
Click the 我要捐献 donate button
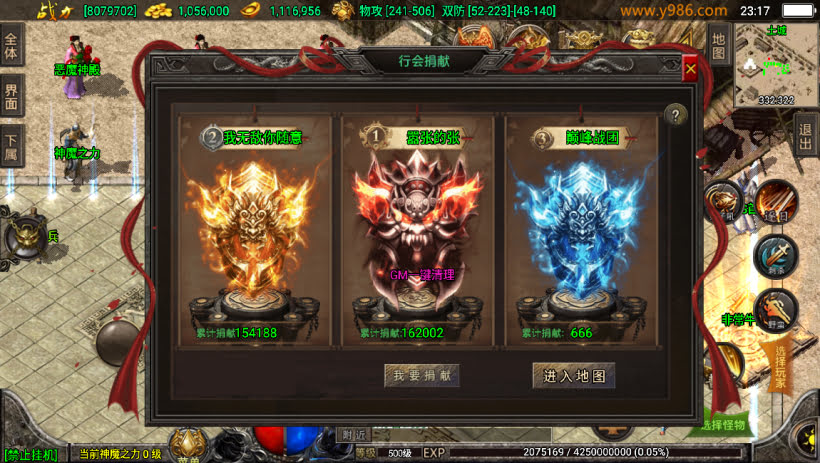click(x=422, y=375)
